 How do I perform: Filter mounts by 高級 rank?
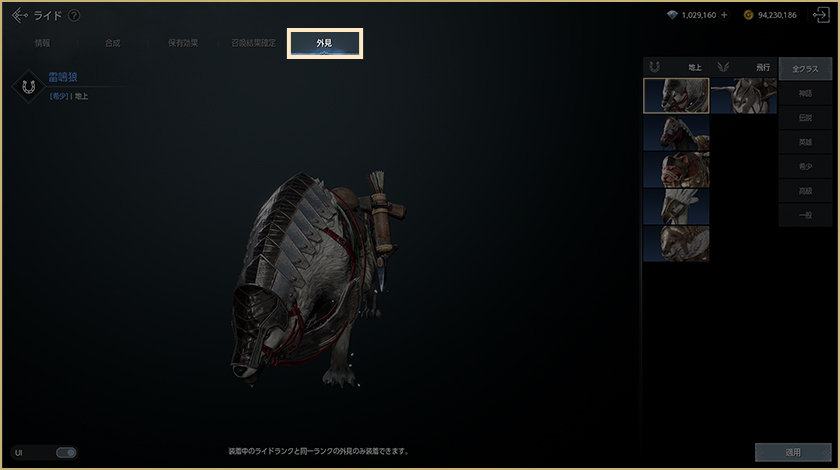[x=805, y=192]
